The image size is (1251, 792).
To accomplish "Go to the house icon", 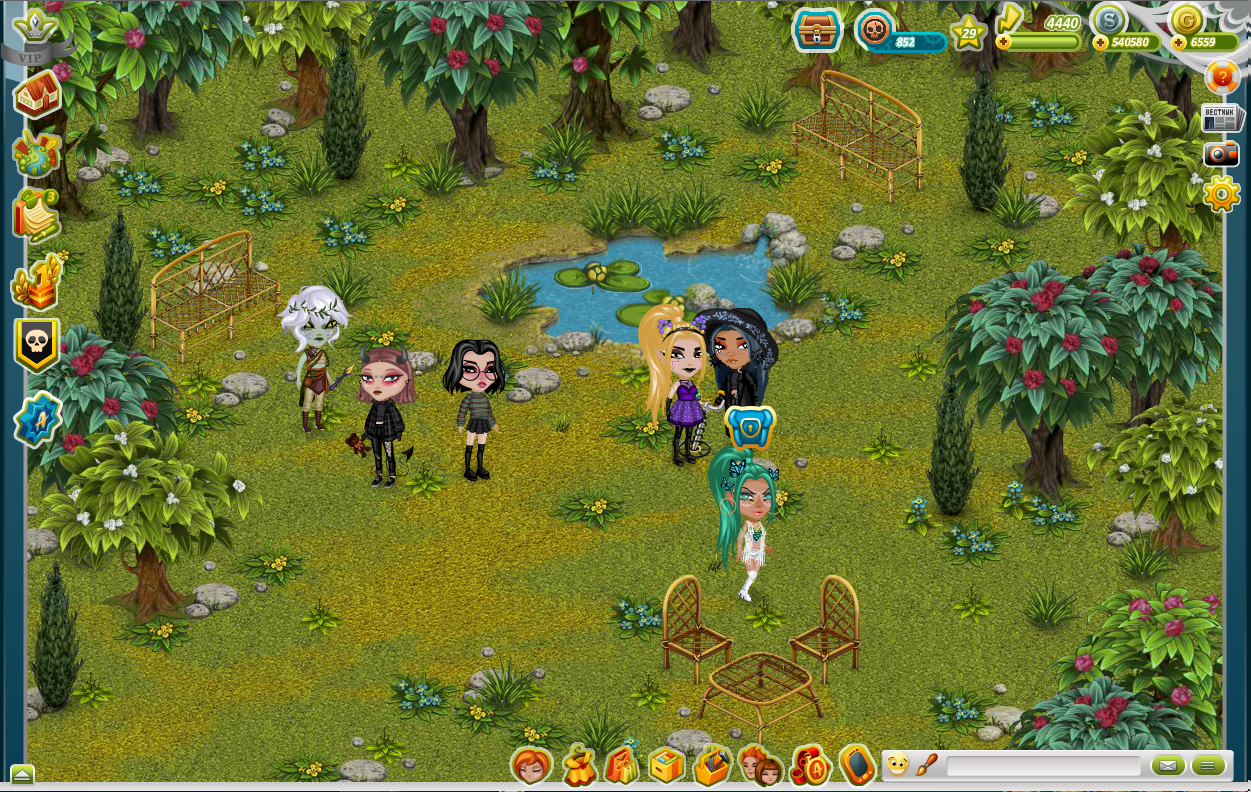I will [37, 96].
